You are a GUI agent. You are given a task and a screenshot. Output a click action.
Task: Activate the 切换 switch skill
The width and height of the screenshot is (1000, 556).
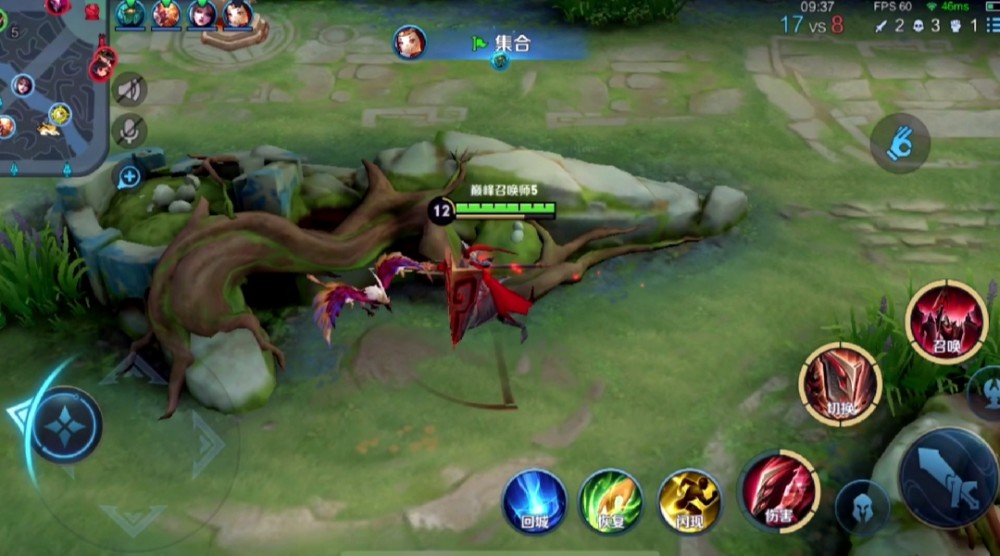[x=840, y=384]
